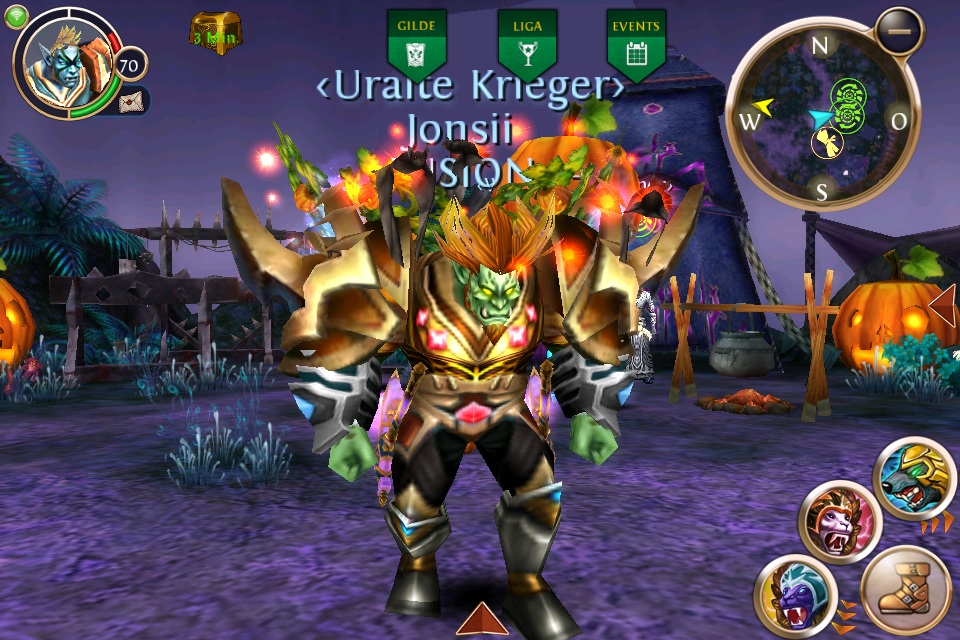Click the minimap's minus zoom button
This screenshot has height=640, width=960.
[x=900, y=31]
